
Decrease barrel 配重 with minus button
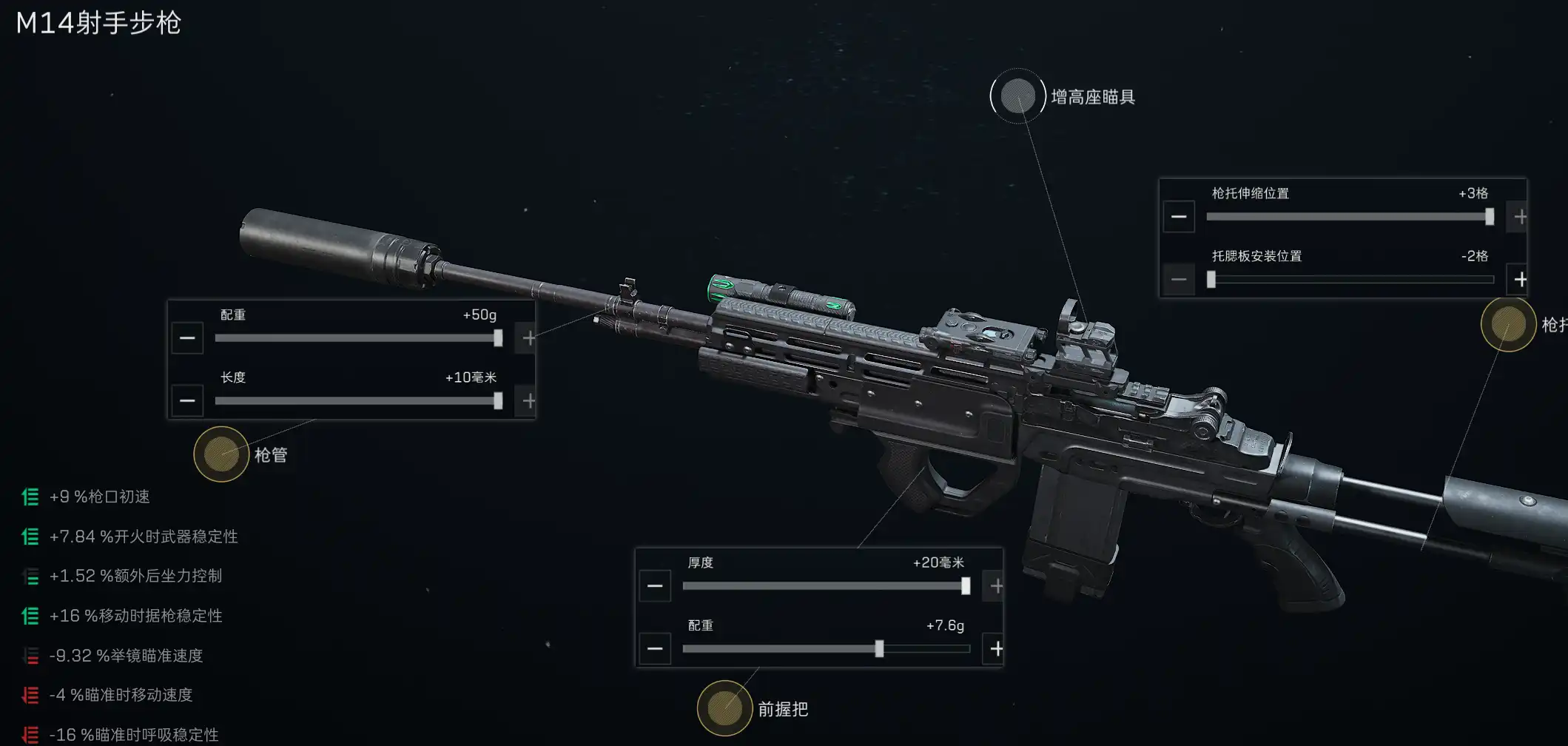(x=187, y=338)
